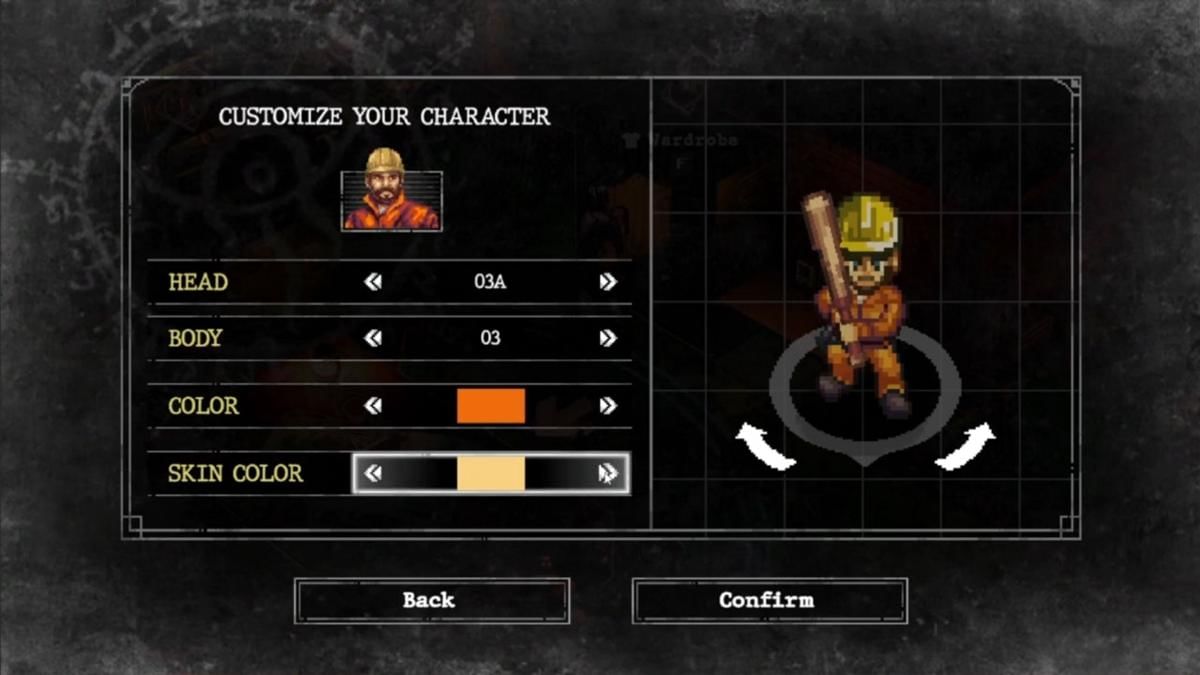Choose the previous outfit color
Viewport: 1200px width, 675px height.
[x=373, y=406]
